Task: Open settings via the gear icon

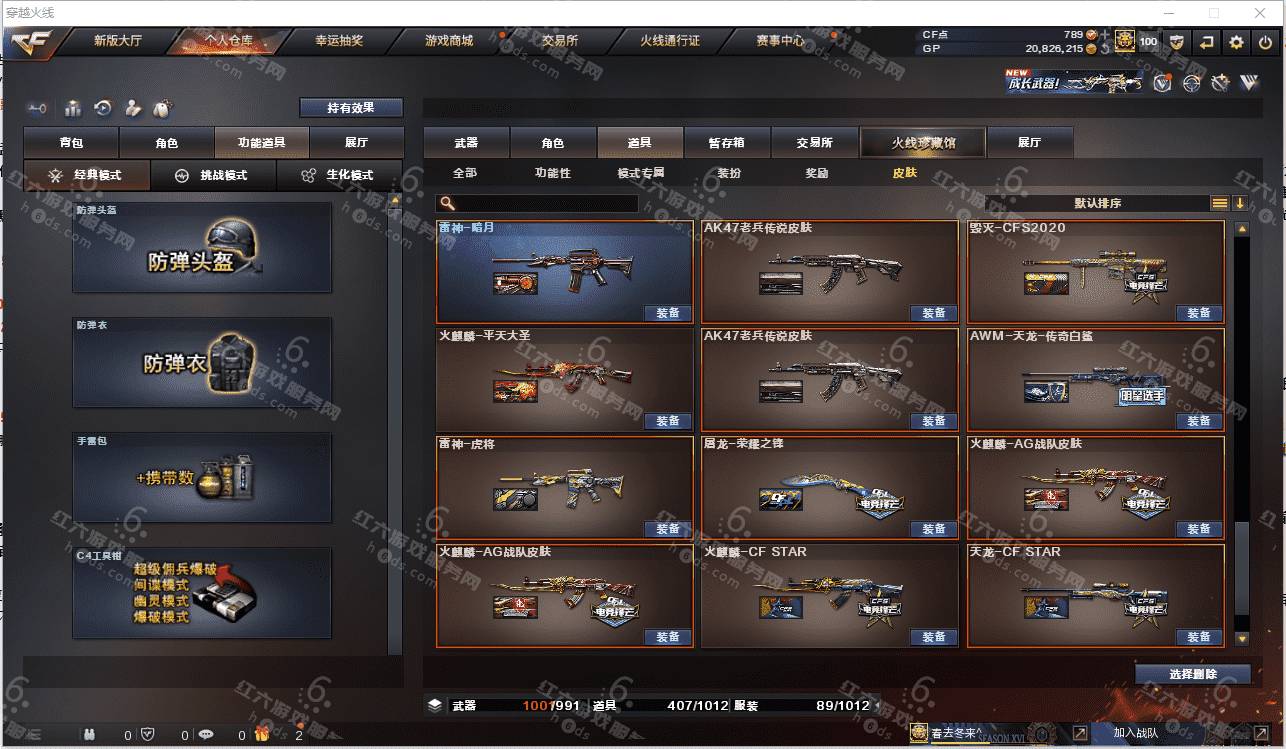Action: coord(1237,42)
